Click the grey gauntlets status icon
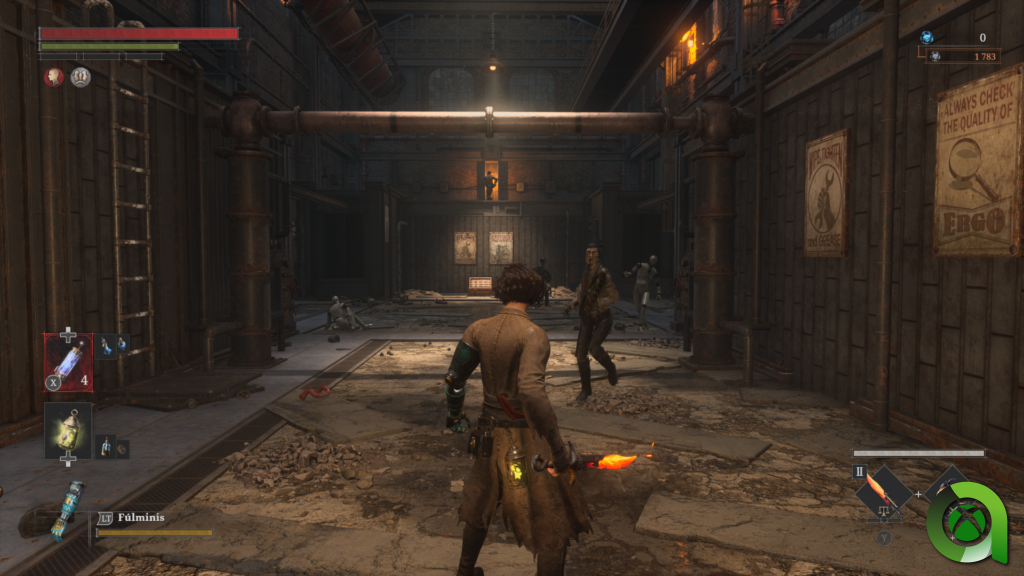This screenshot has width=1024, height=576. click(81, 77)
